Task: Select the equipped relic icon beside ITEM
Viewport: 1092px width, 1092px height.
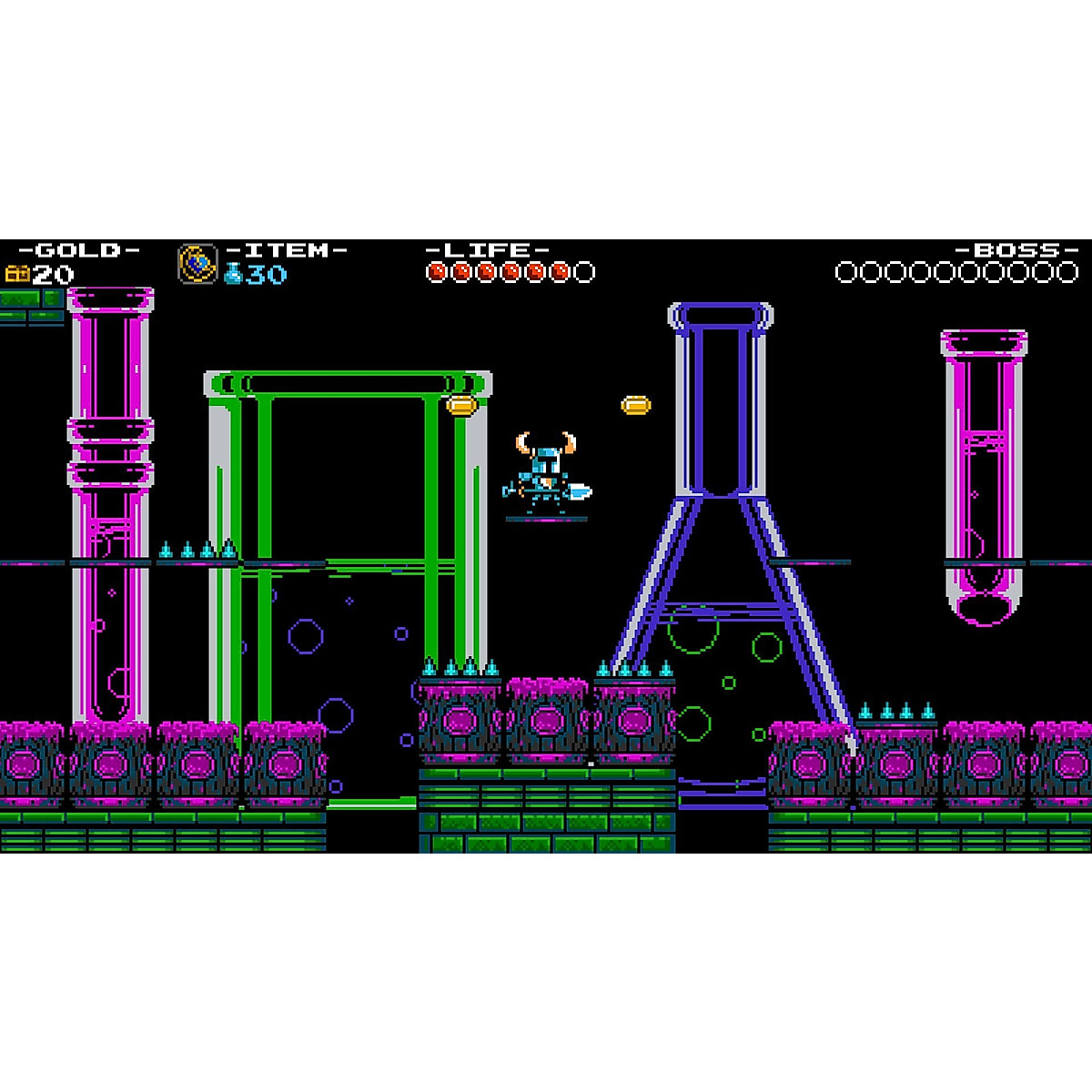Action: [x=197, y=264]
